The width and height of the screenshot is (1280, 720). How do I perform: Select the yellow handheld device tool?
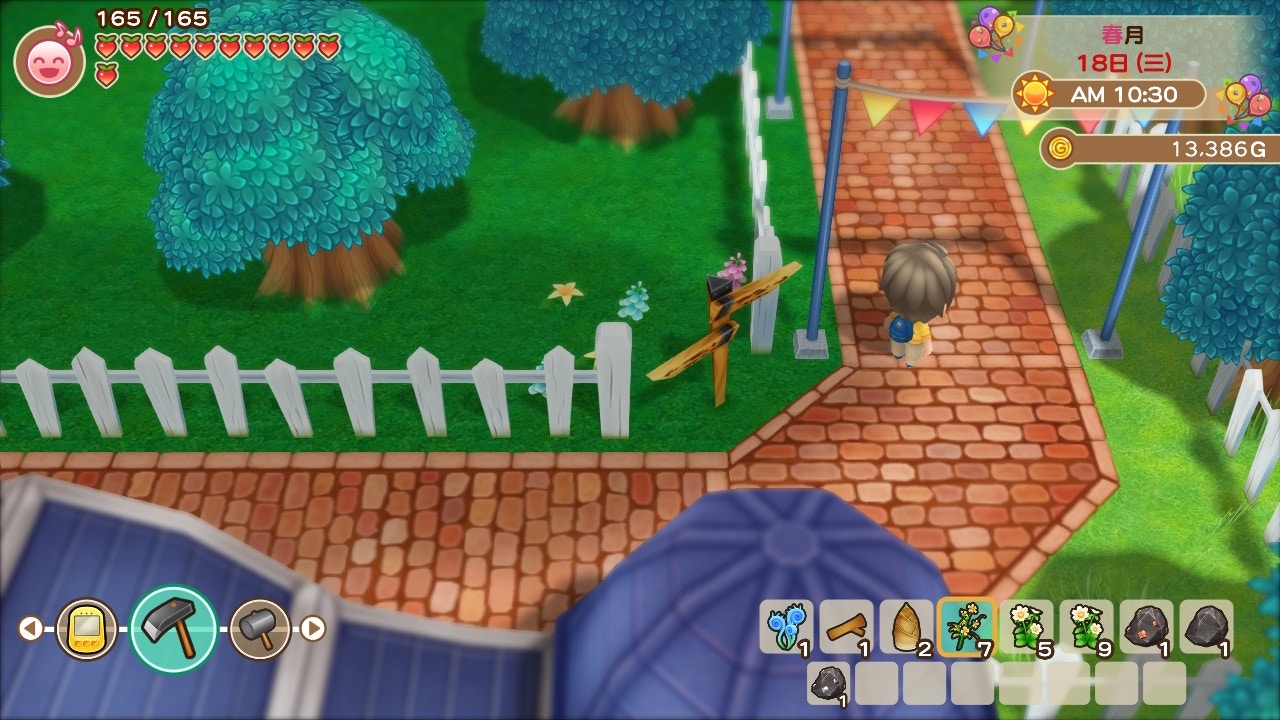coord(86,628)
